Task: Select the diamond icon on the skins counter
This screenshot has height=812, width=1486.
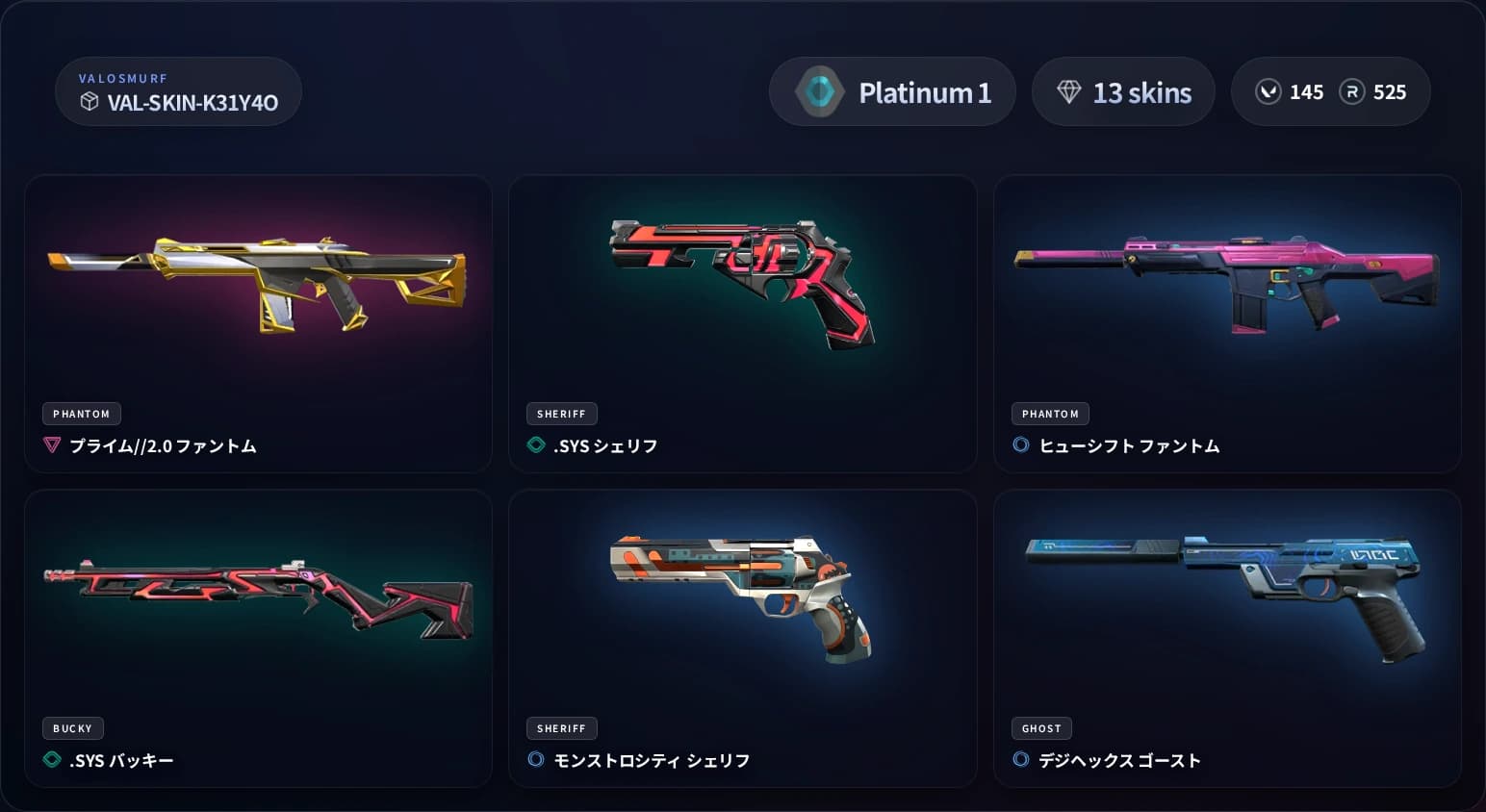Action: pos(1068,90)
